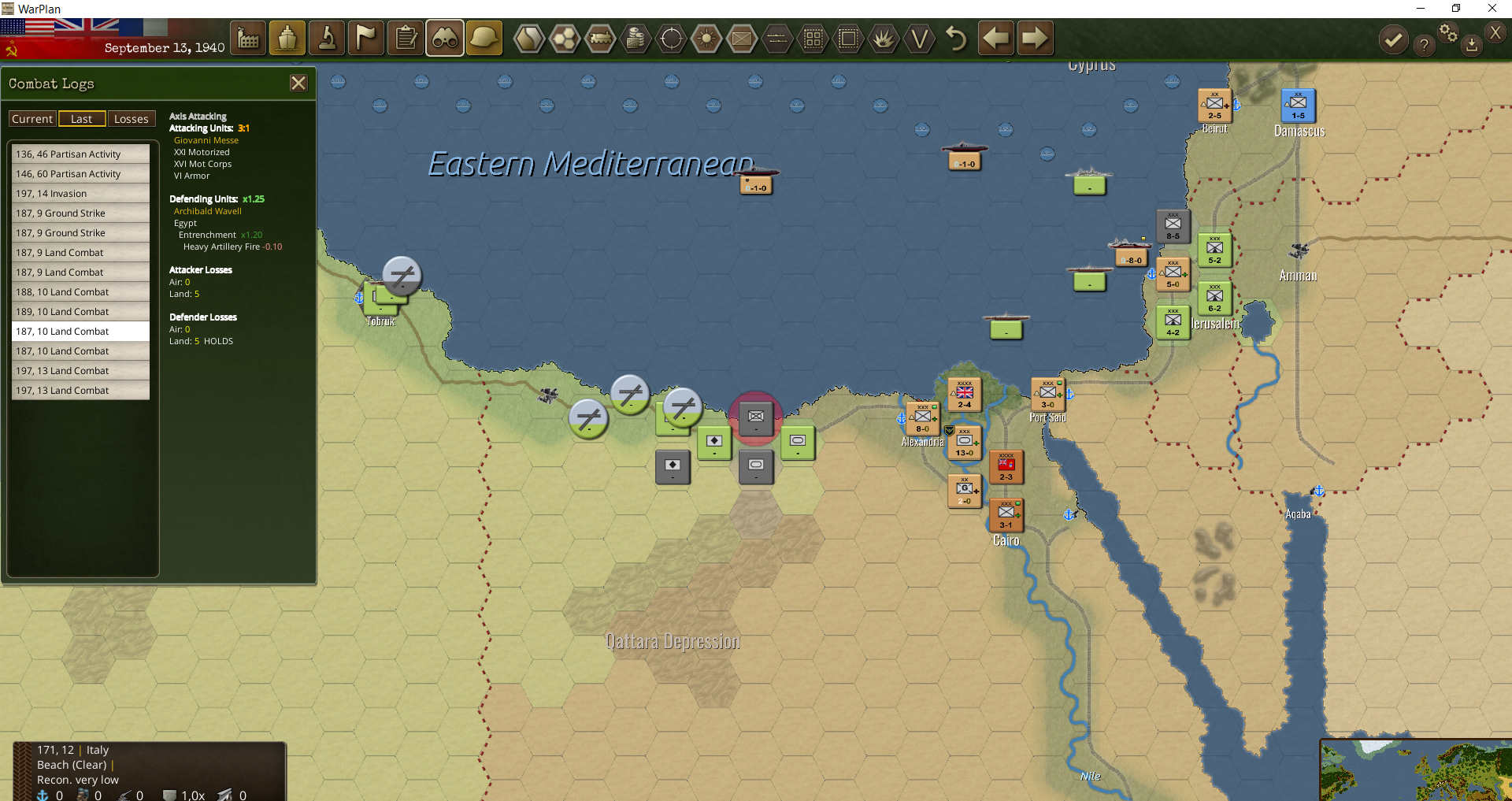Open the research microscope panel
Image resolution: width=1512 pixels, height=801 pixels.
pos(326,37)
